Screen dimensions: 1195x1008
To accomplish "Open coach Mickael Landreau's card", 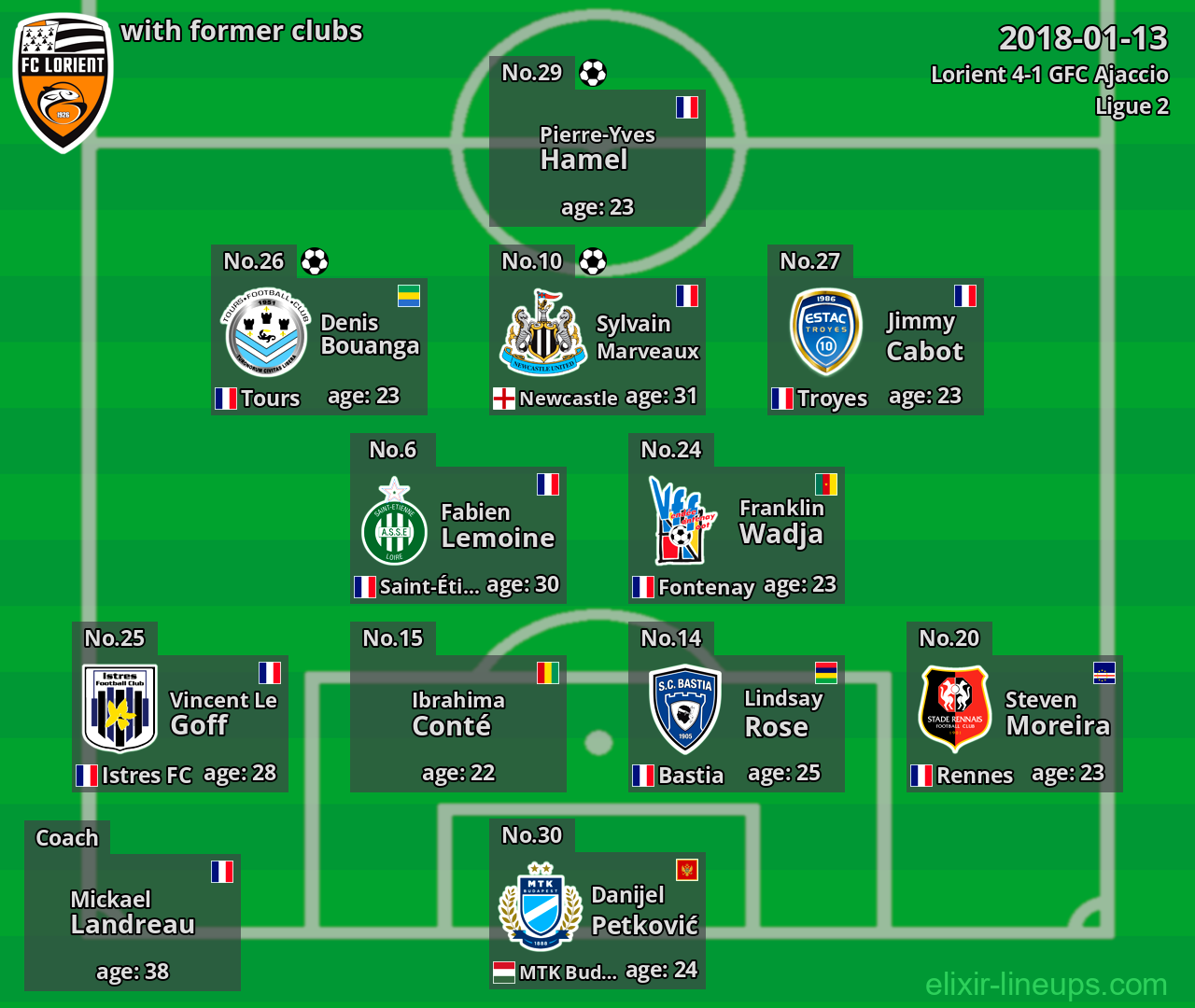I will click(133, 922).
